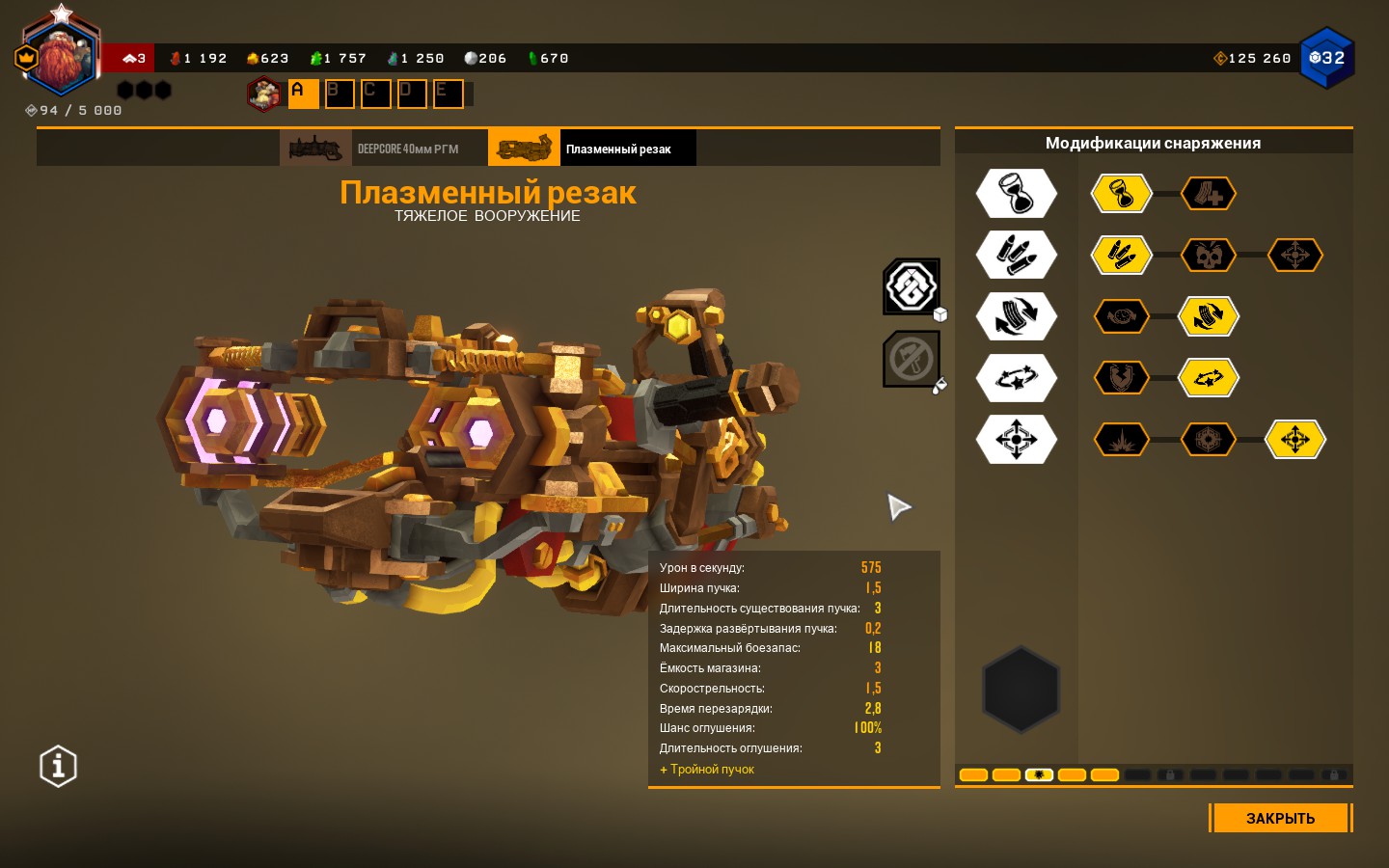Select the skull mod upgrade
The width and height of the screenshot is (1389, 868).
point(1208,256)
